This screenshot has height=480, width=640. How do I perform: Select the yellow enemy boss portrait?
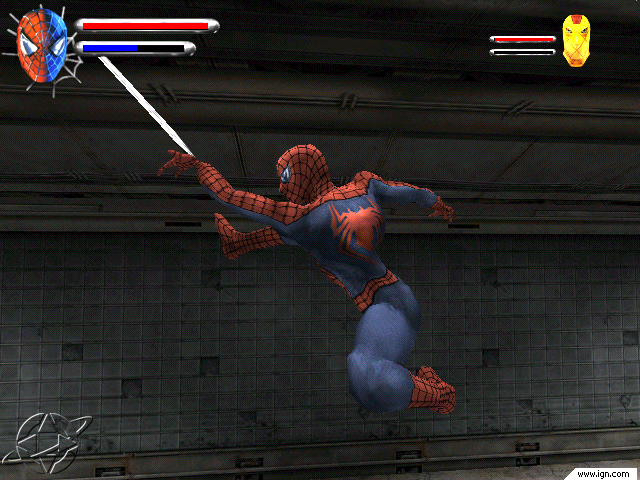575,41
